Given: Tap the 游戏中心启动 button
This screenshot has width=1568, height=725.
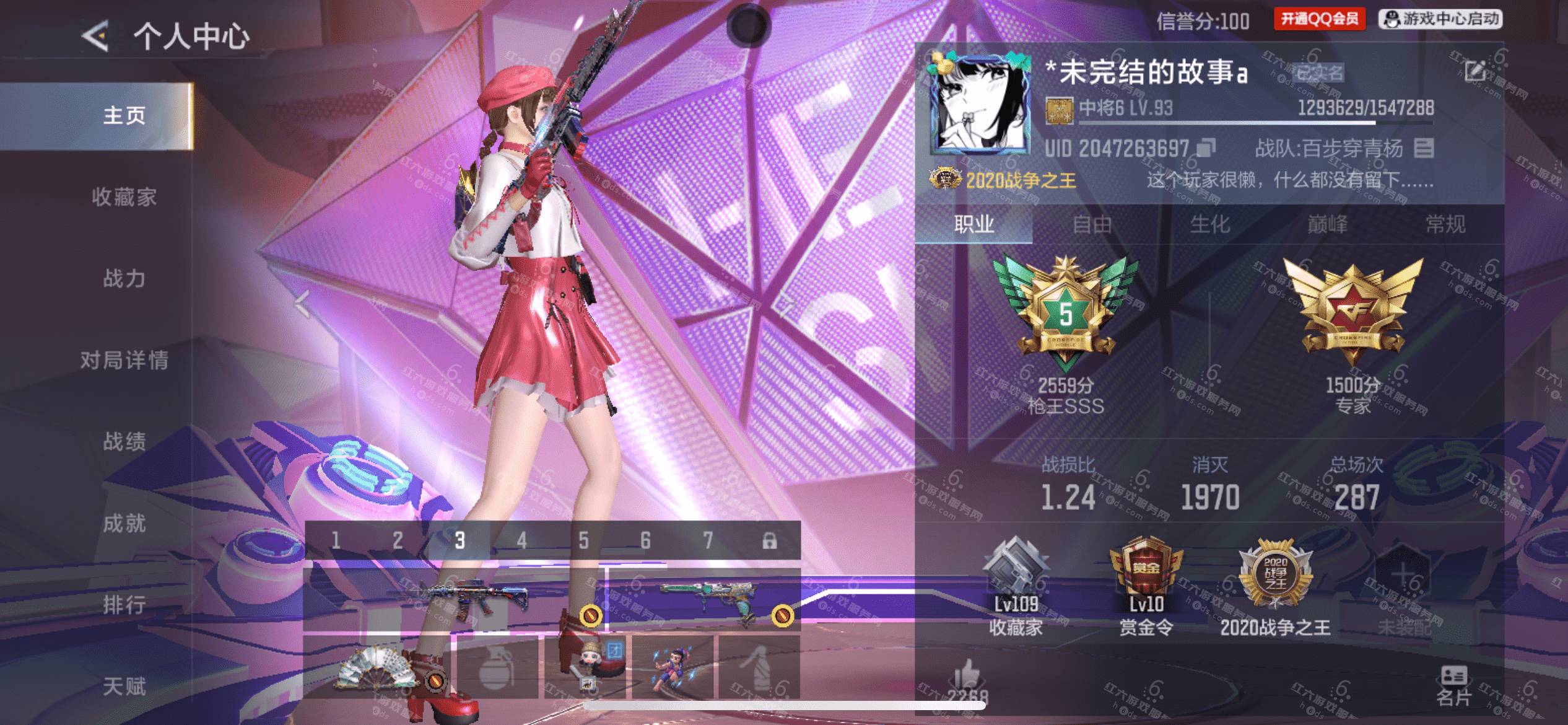Looking at the screenshot, I should point(1440,19).
